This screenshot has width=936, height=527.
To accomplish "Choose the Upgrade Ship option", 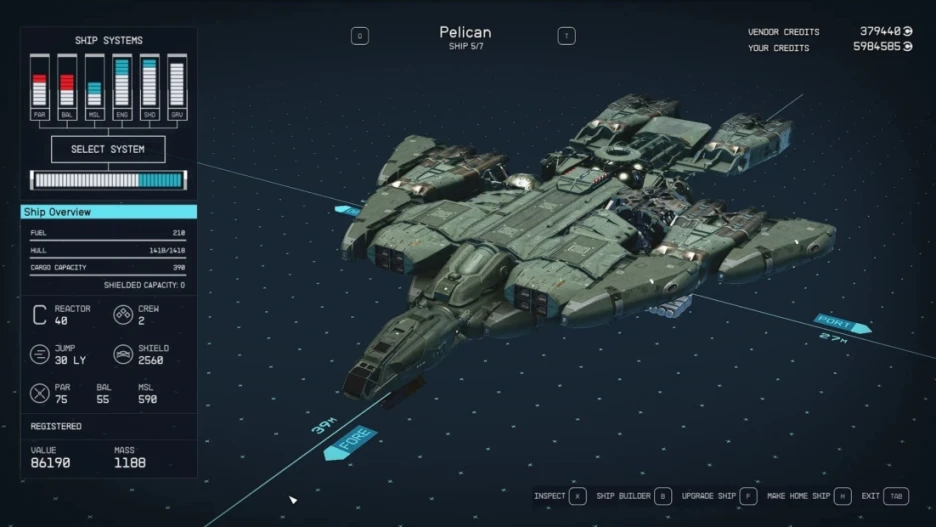I will [718, 496].
